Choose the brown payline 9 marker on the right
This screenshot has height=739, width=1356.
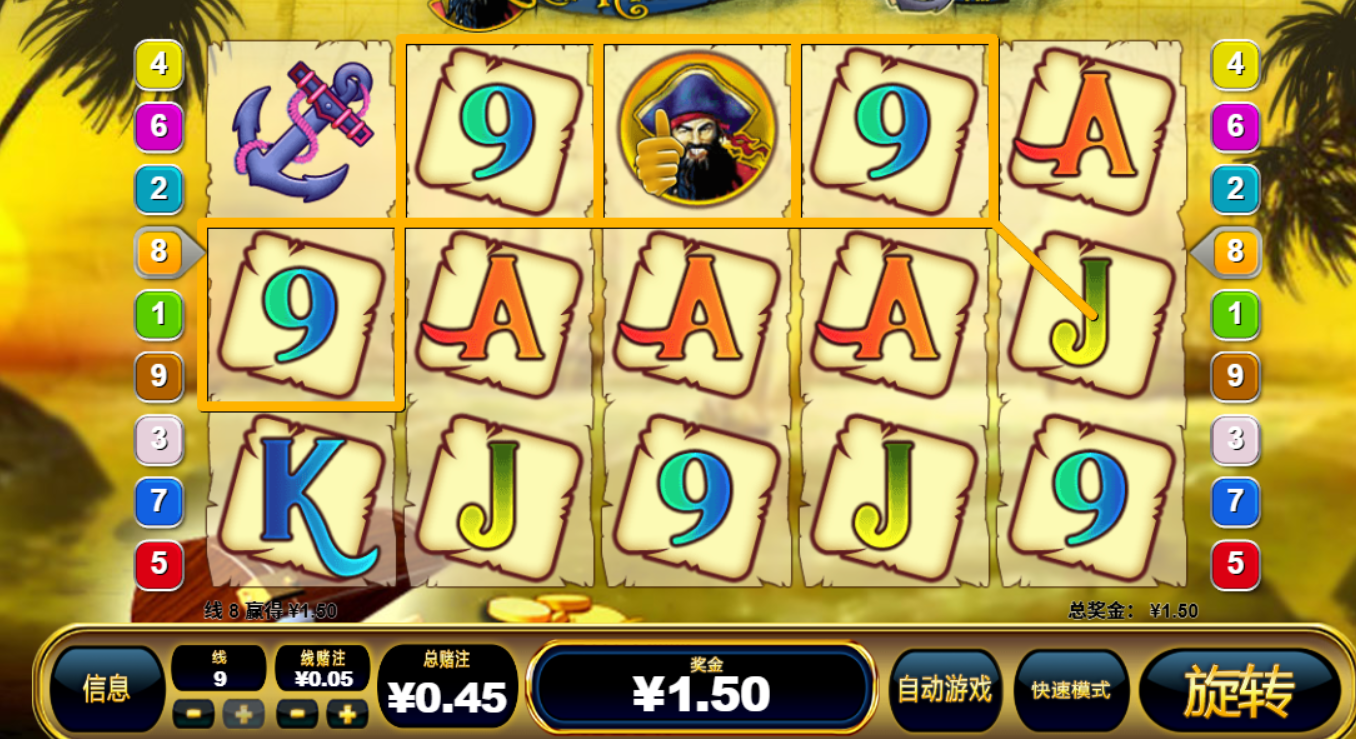1235,376
